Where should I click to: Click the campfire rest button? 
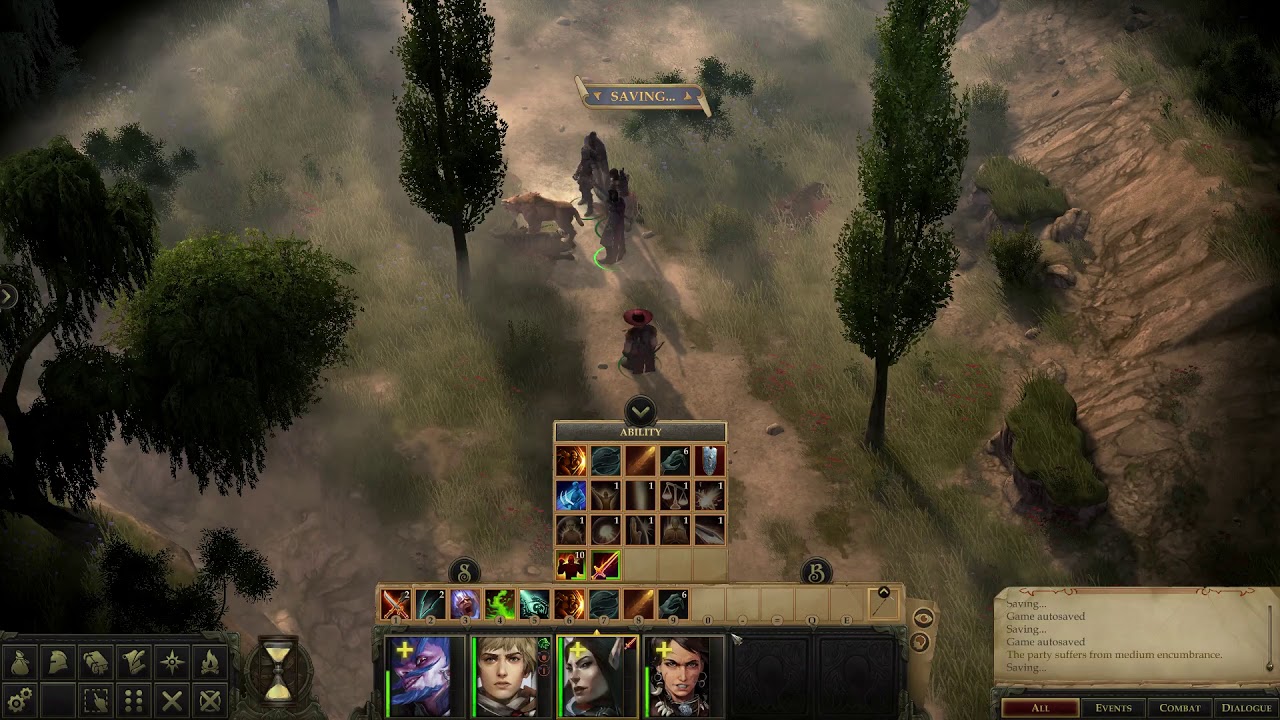click(210, 661)
